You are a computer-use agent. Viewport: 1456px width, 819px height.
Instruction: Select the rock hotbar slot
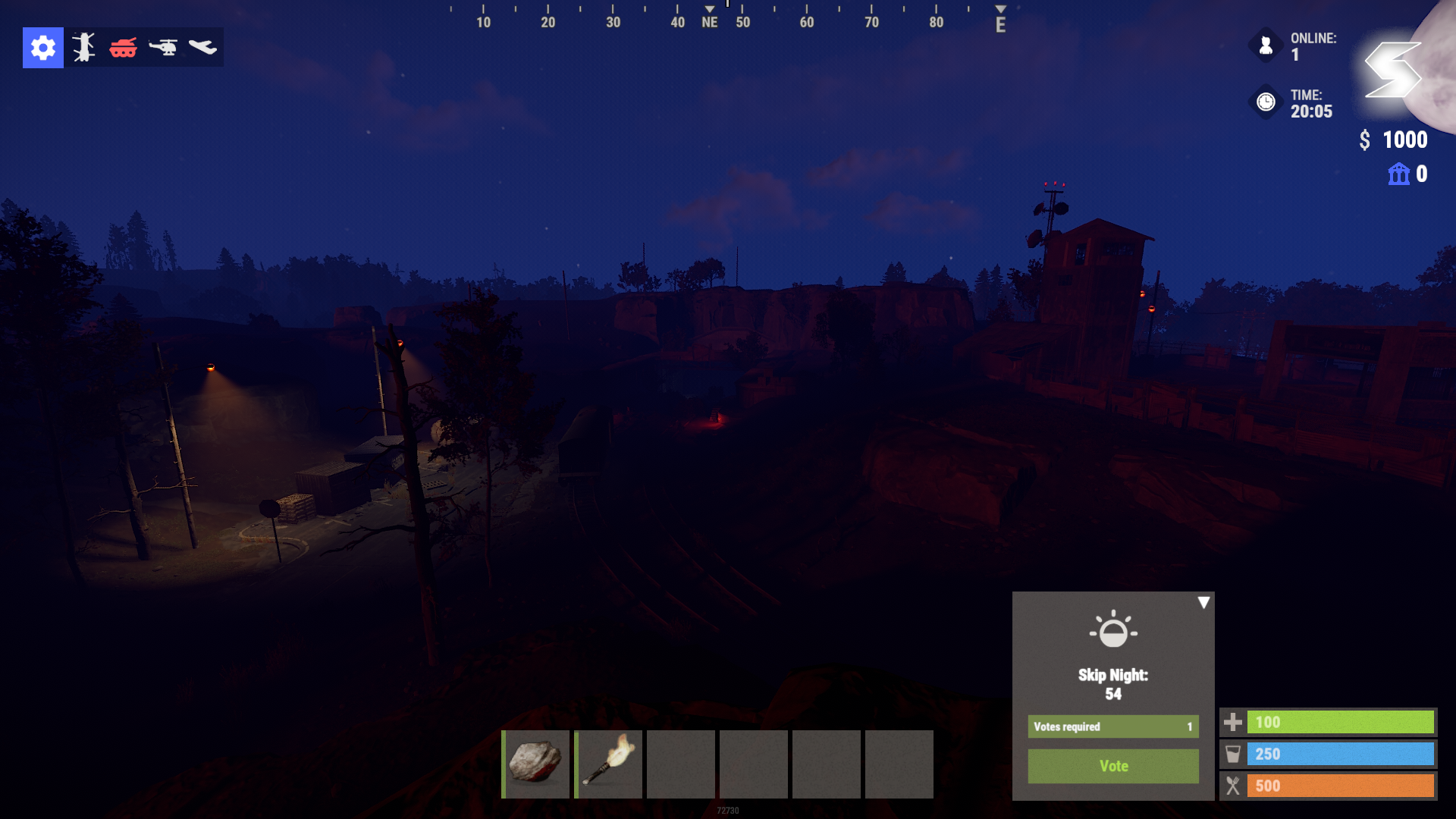535,764
